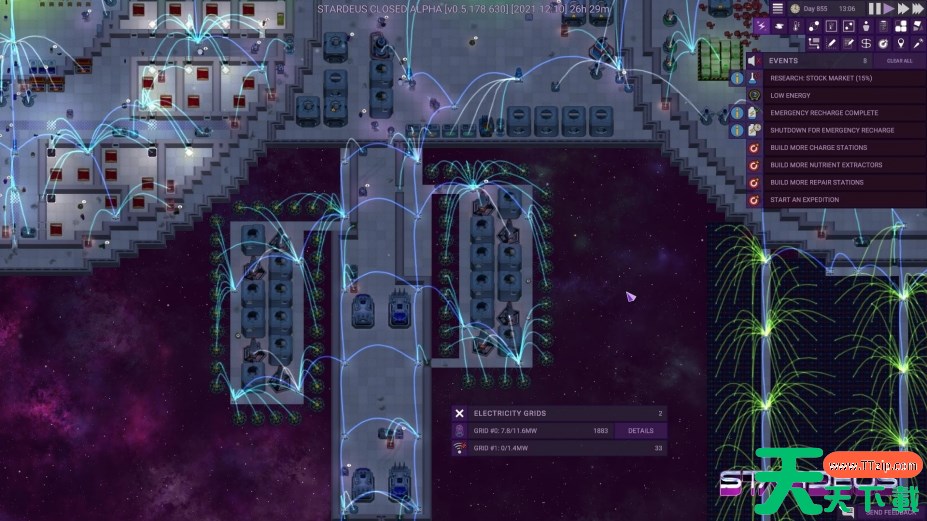Image resolution: width=927 pixels, height=521 pixels.
Task: Set game speed to normal play
Action: click(886, 8)
